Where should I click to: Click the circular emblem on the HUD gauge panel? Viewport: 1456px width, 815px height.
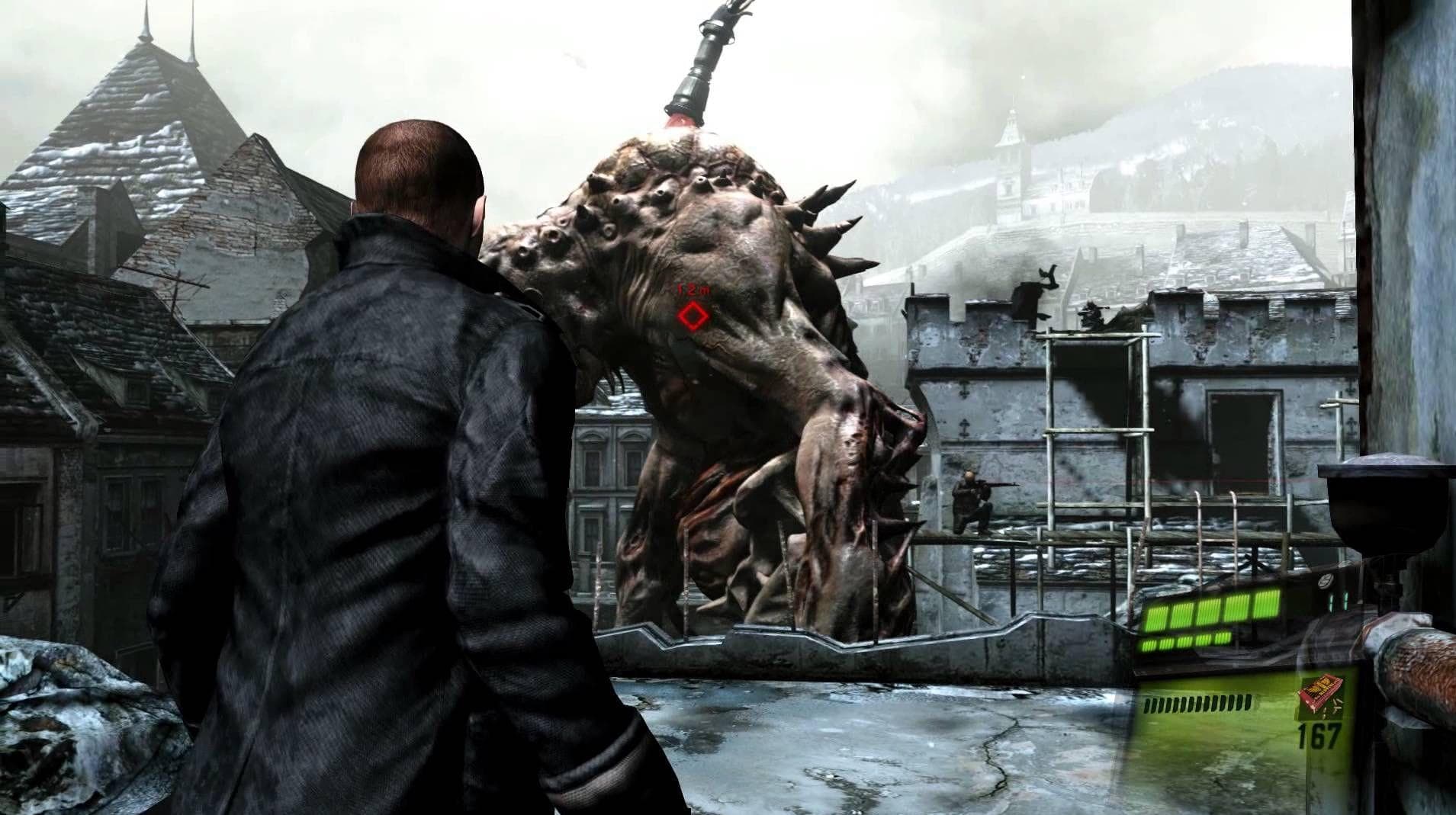(x=1325, y=581)
